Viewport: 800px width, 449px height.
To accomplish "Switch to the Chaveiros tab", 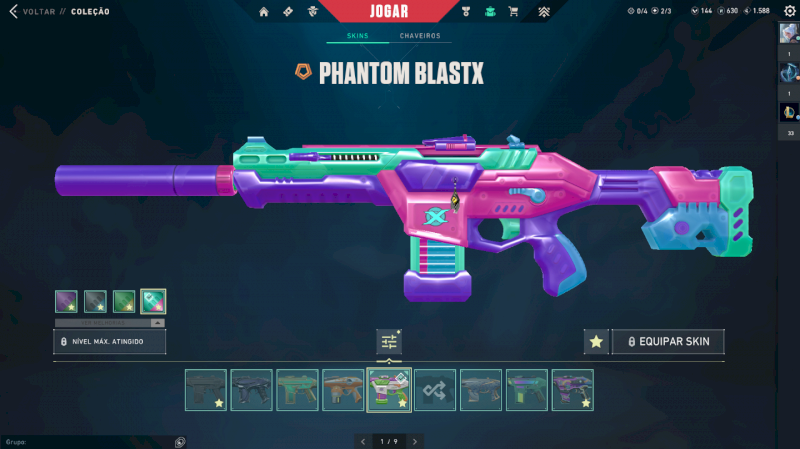I will tap(420, 36).
